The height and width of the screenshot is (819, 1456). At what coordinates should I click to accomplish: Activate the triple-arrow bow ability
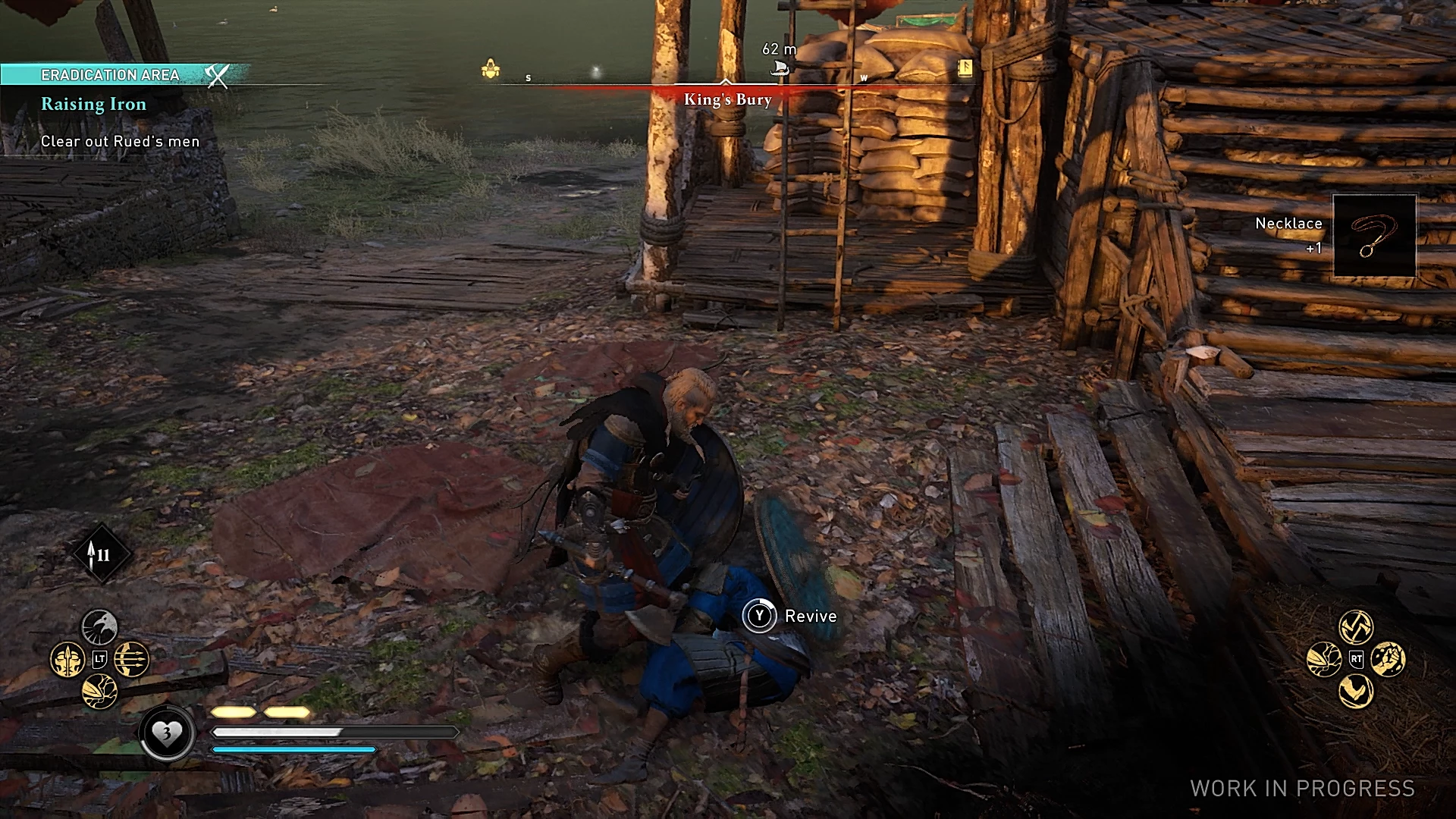pos(131,660)
